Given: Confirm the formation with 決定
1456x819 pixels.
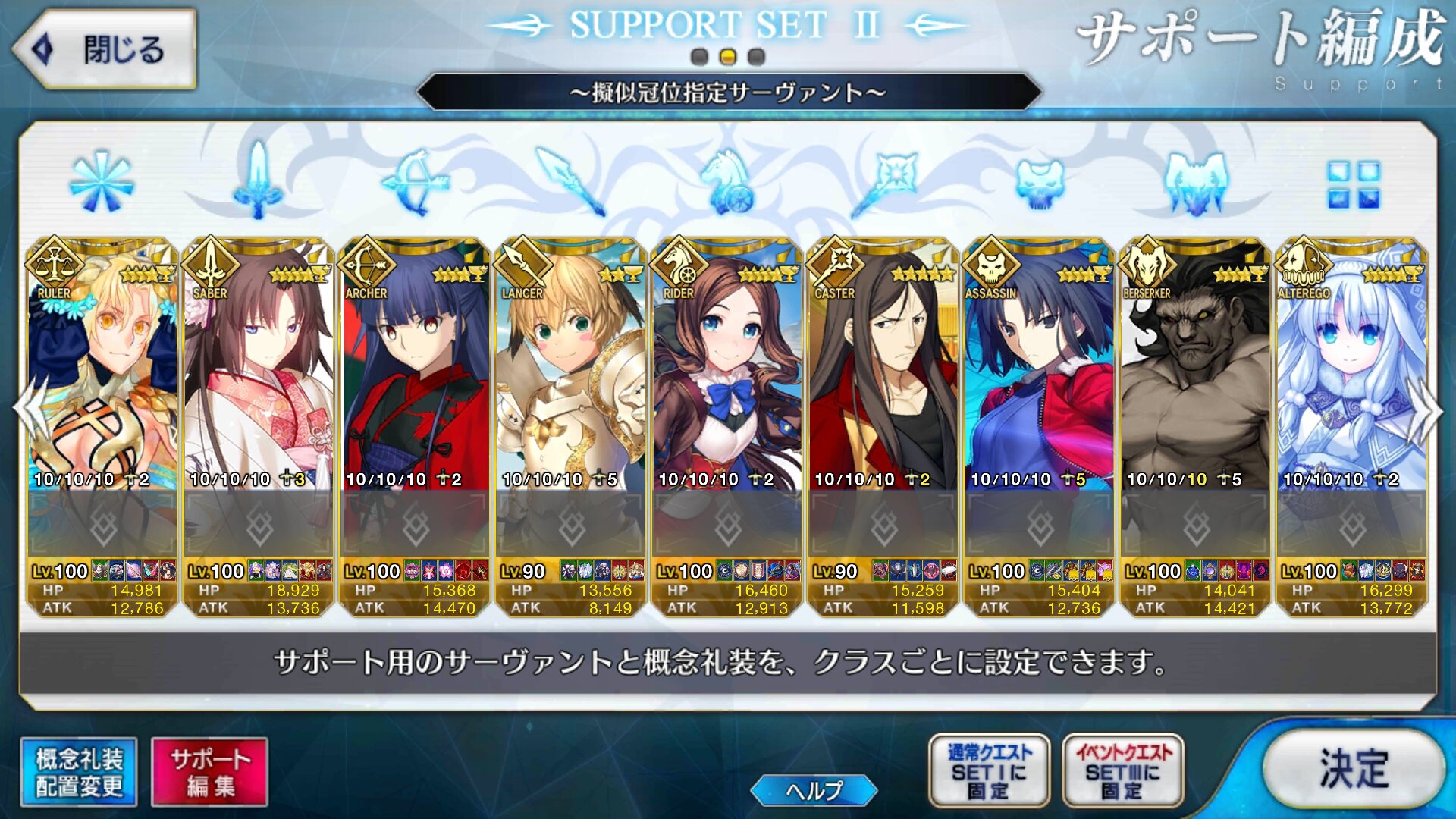Looking at the screenshot, I should click(1354, 769).
